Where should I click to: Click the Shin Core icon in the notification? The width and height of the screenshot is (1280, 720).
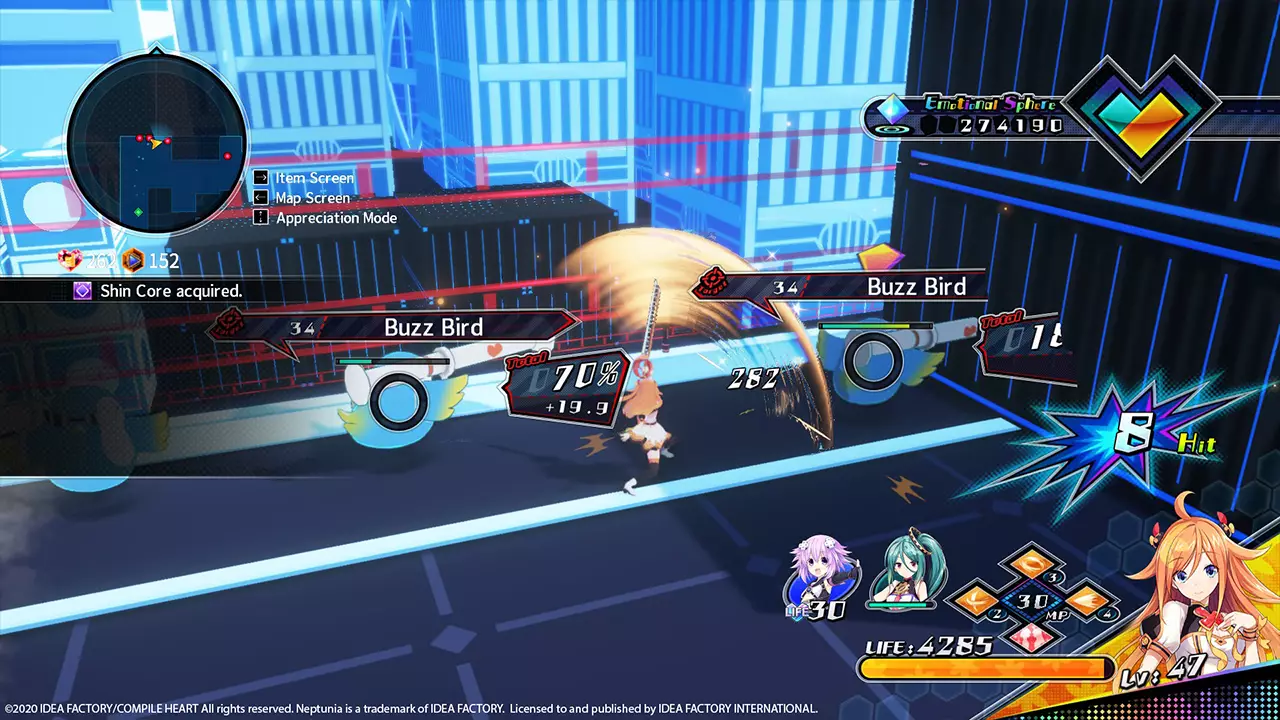[81, 291]
